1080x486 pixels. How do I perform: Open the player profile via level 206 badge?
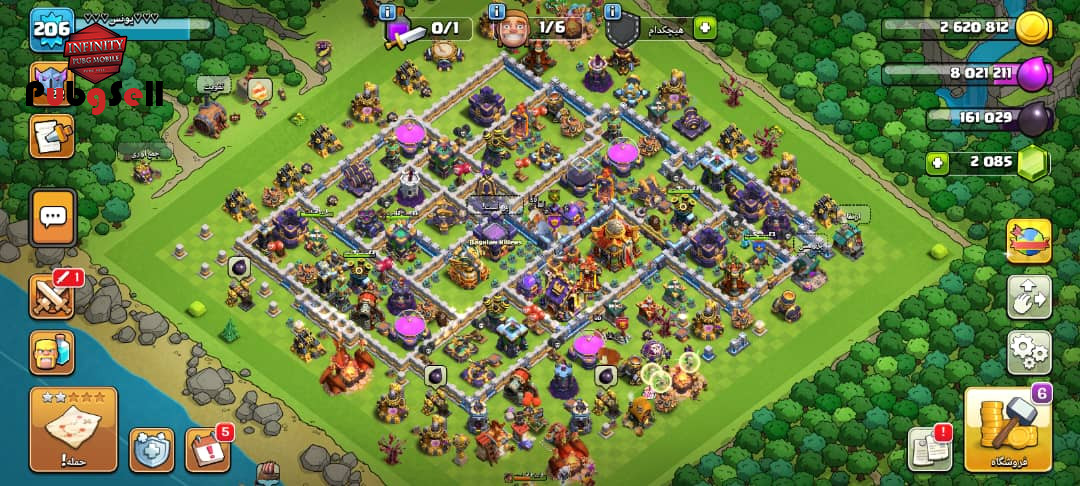pyautogui.click(x=50, y=27)
